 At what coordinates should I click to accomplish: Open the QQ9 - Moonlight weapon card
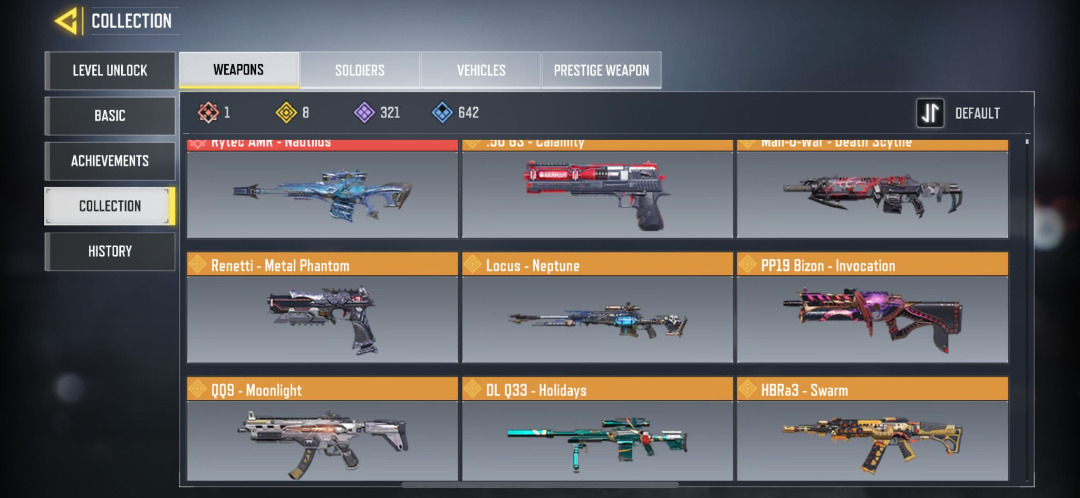pos(322,432)
